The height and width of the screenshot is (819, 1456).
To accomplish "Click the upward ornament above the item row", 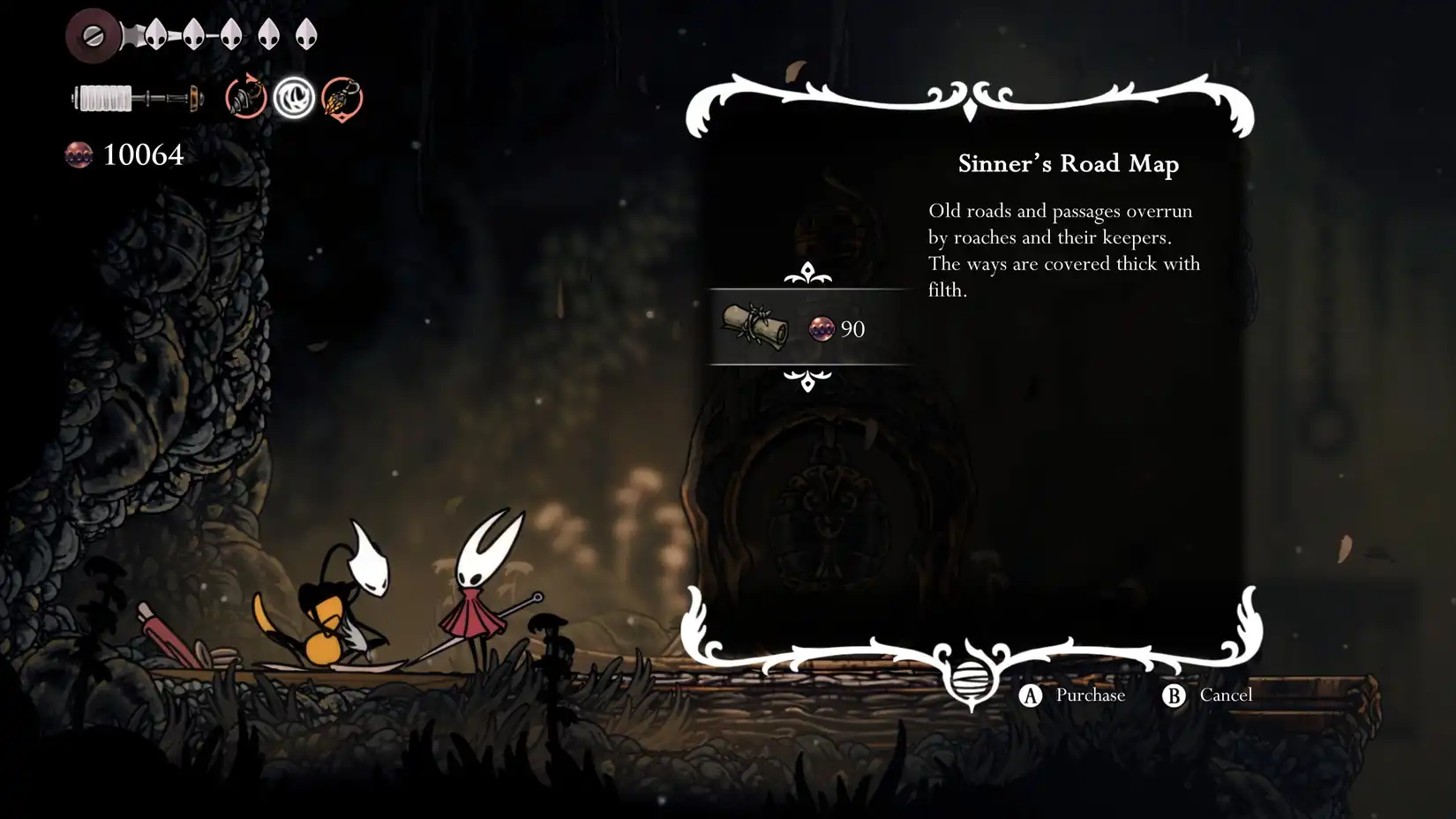I will coord(807,274).
